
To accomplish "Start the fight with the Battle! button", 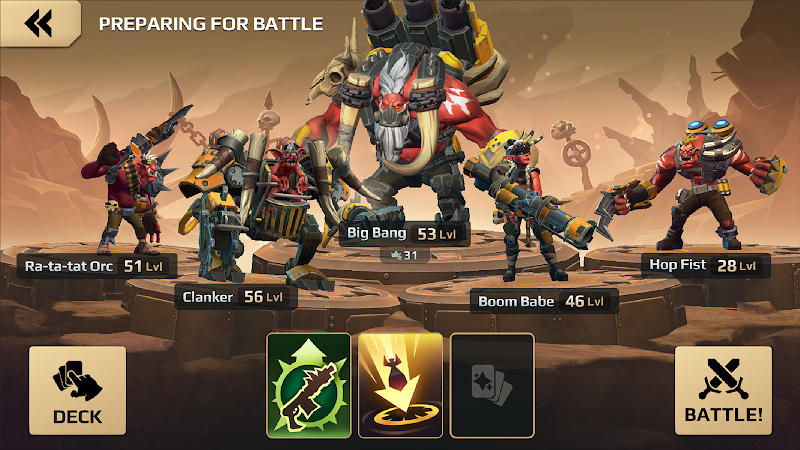I will (x=723, y=391).
